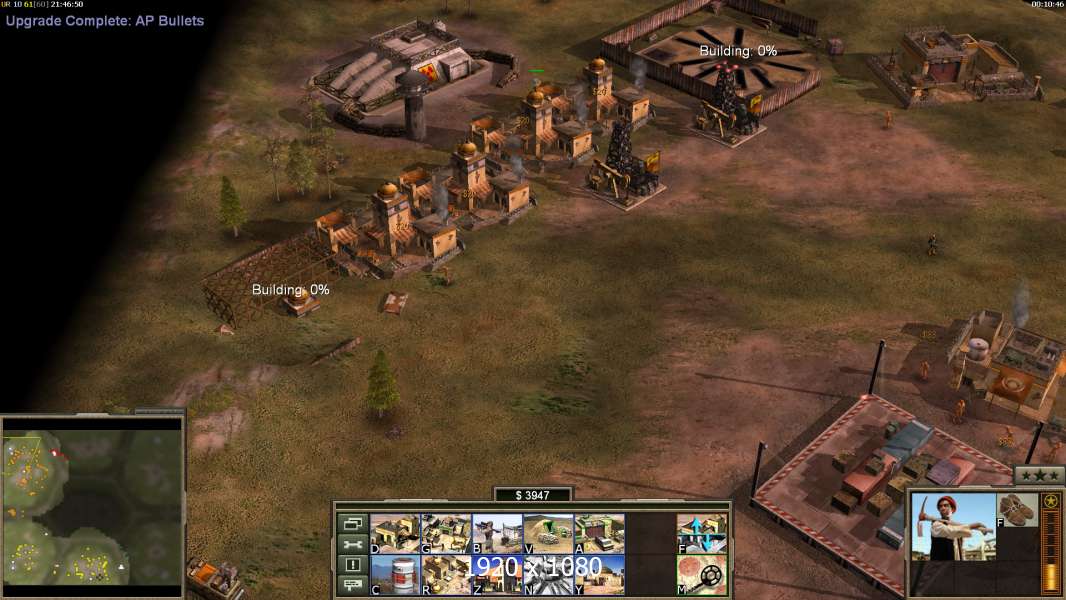Screen dimensions: 1066x600
Task: Toggle the blue arrows fake structures icon
Action: (x=702, y=534)
